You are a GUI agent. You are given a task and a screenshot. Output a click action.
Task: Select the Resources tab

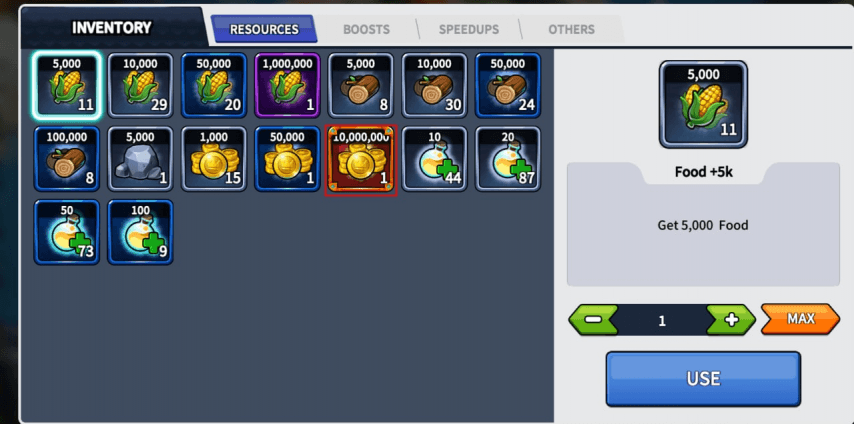[x=264, y=29]
